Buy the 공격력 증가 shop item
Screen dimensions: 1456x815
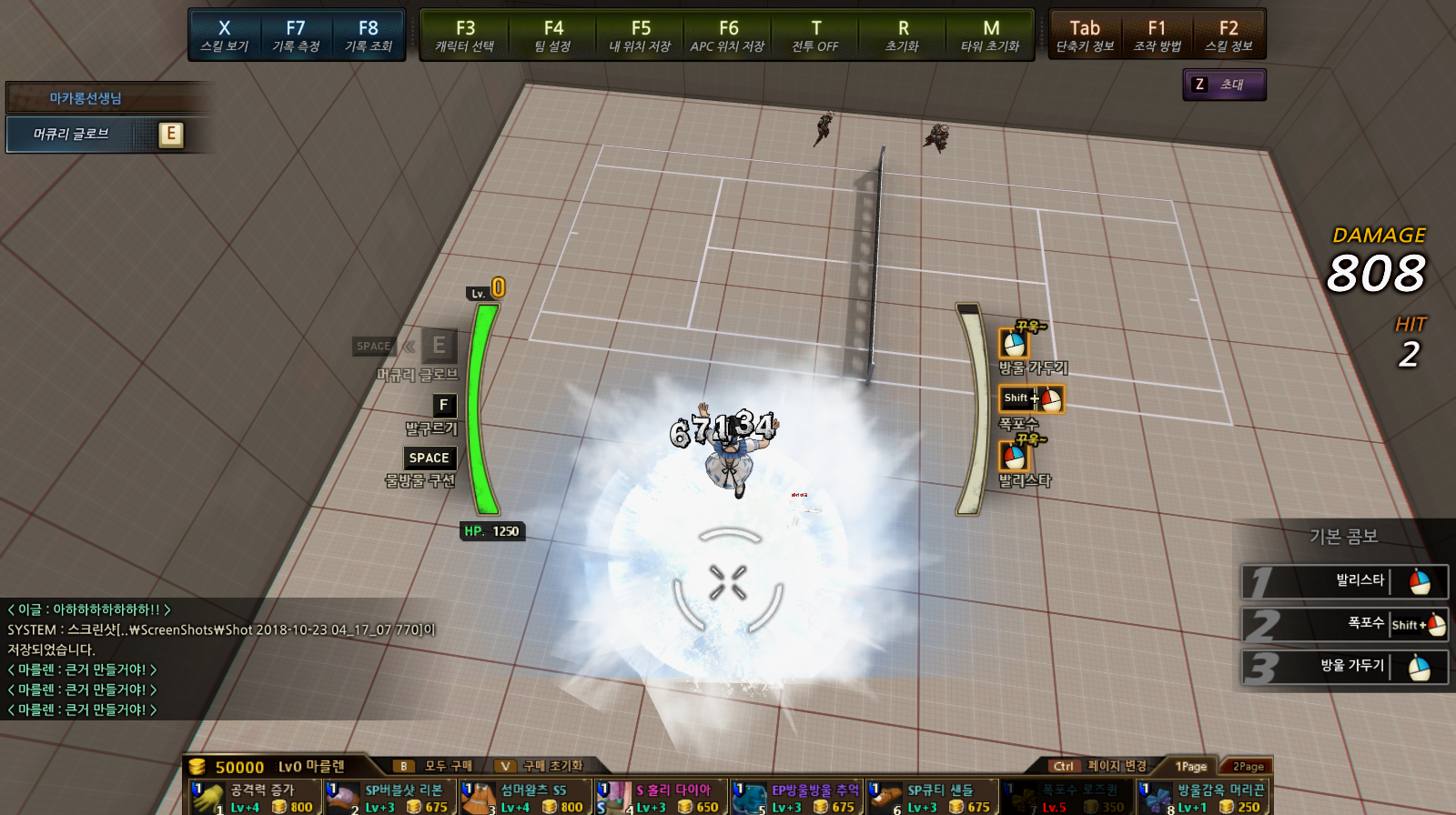click(256, 798)
